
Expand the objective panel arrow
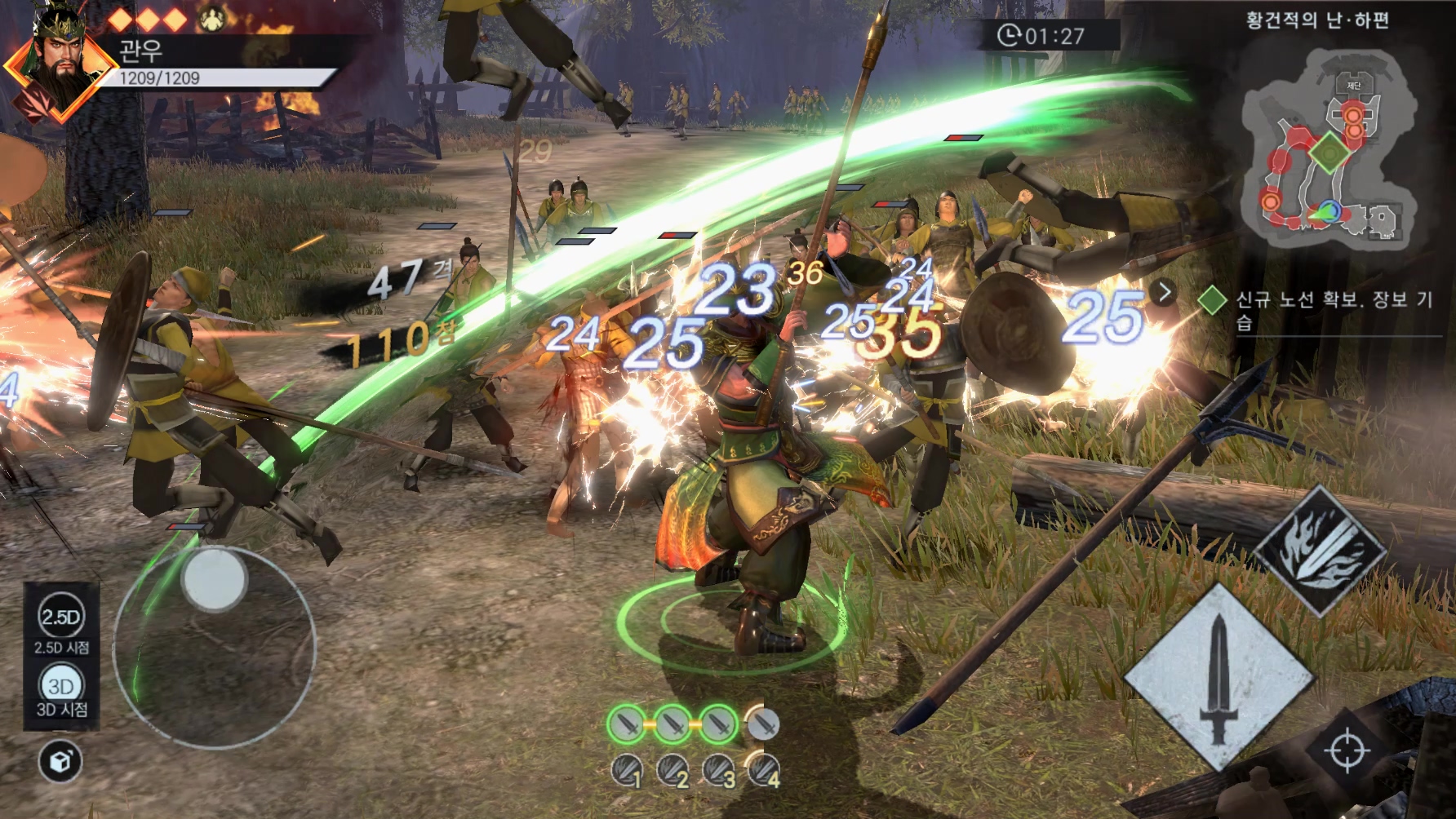click(1164, 291)
